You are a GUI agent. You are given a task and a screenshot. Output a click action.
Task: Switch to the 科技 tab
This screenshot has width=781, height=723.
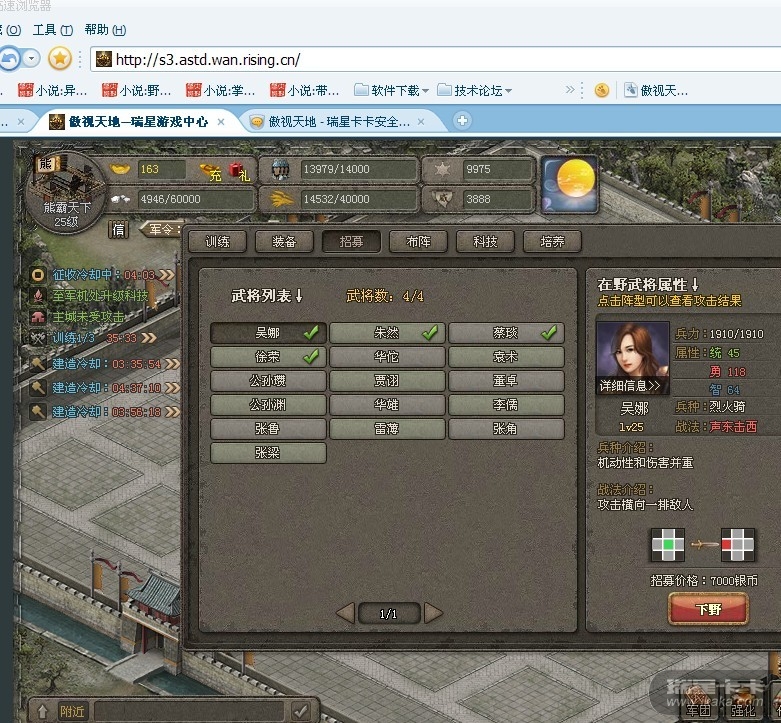click(x=485, y=241)
